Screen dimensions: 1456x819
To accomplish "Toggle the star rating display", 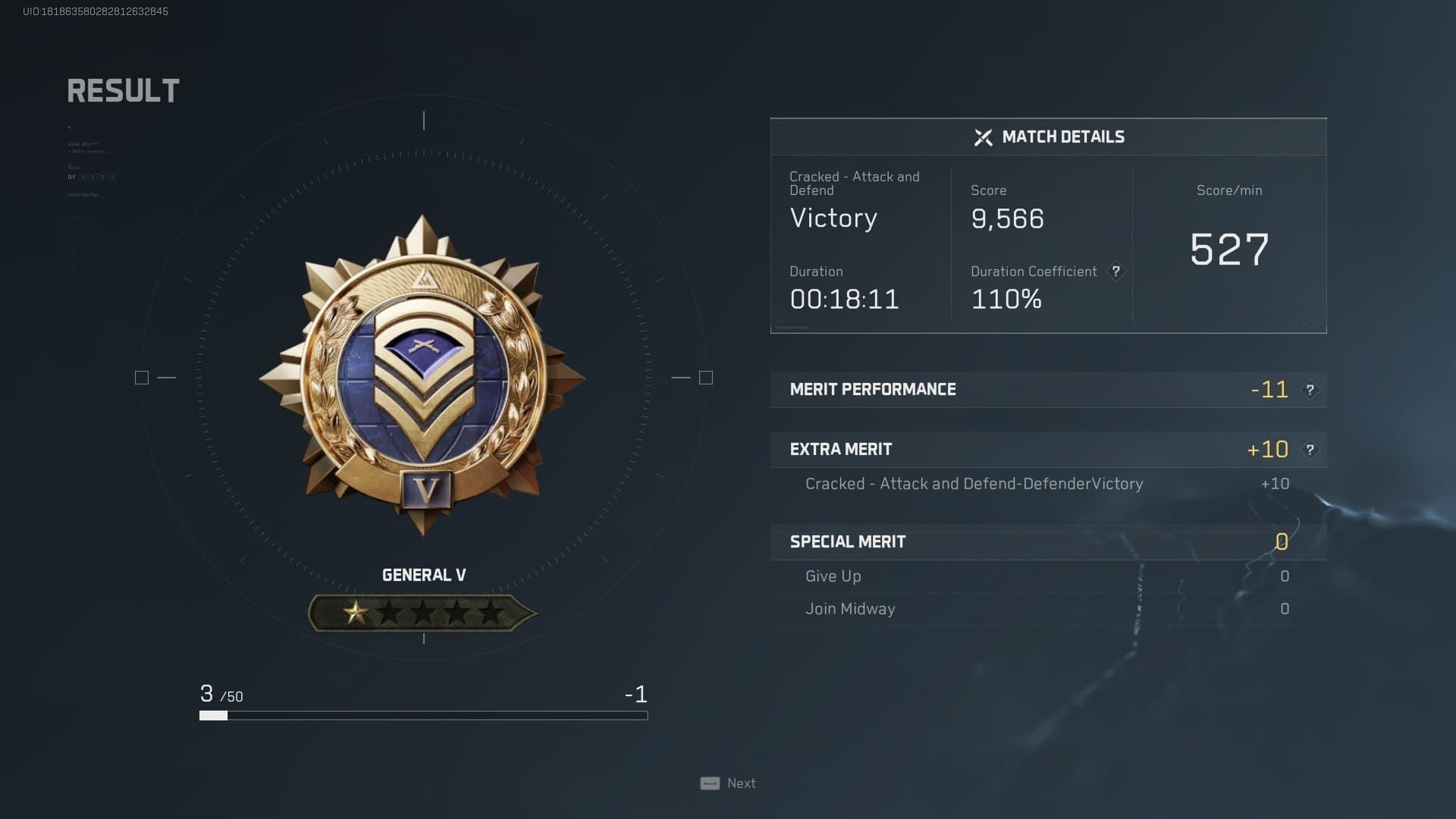I will 423,611.
